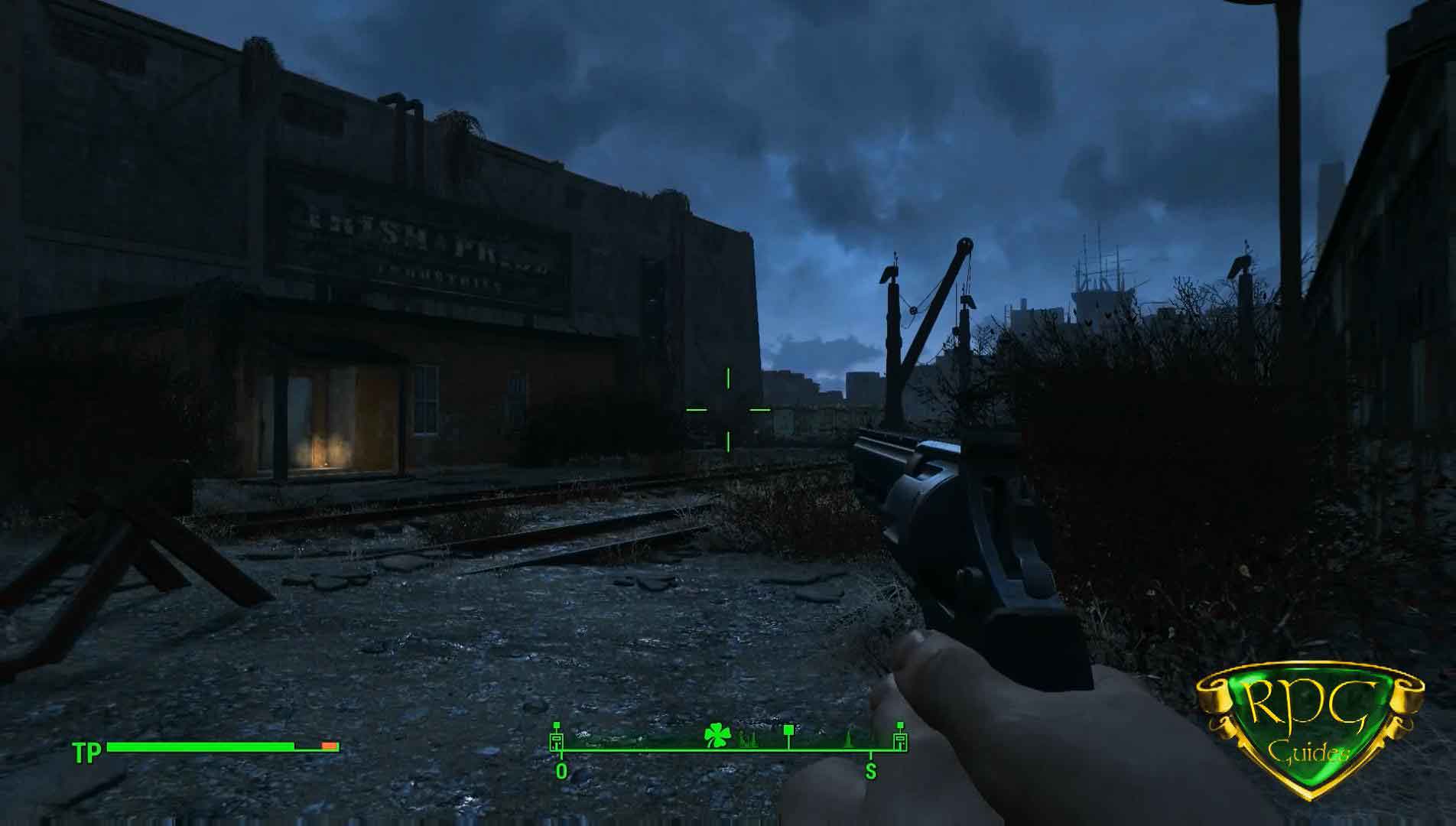Viewport: 1456px width, 826px height.
Task: Select the square flag marker on the compass
Action: click(x=788, y=734)
